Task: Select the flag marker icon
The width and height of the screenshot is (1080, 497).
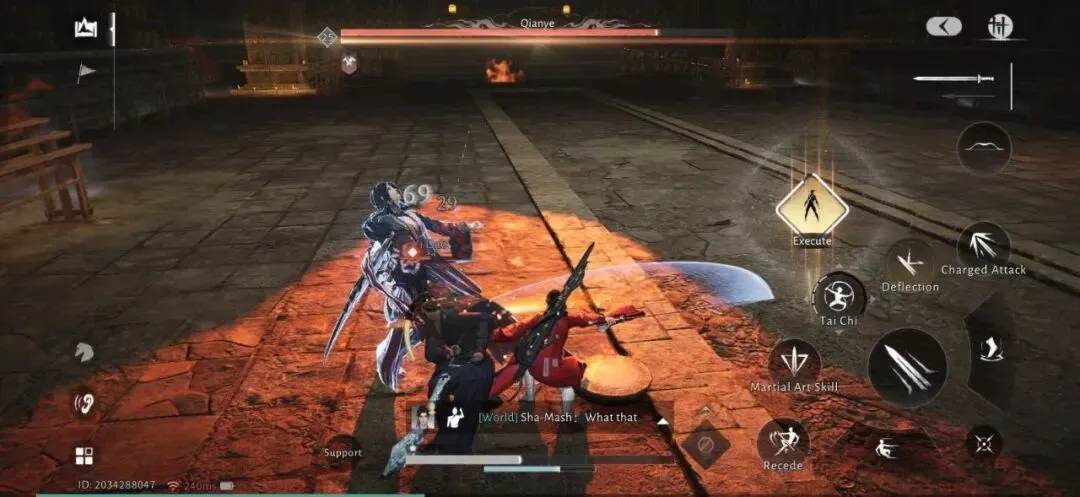Action: click(86, 71)
